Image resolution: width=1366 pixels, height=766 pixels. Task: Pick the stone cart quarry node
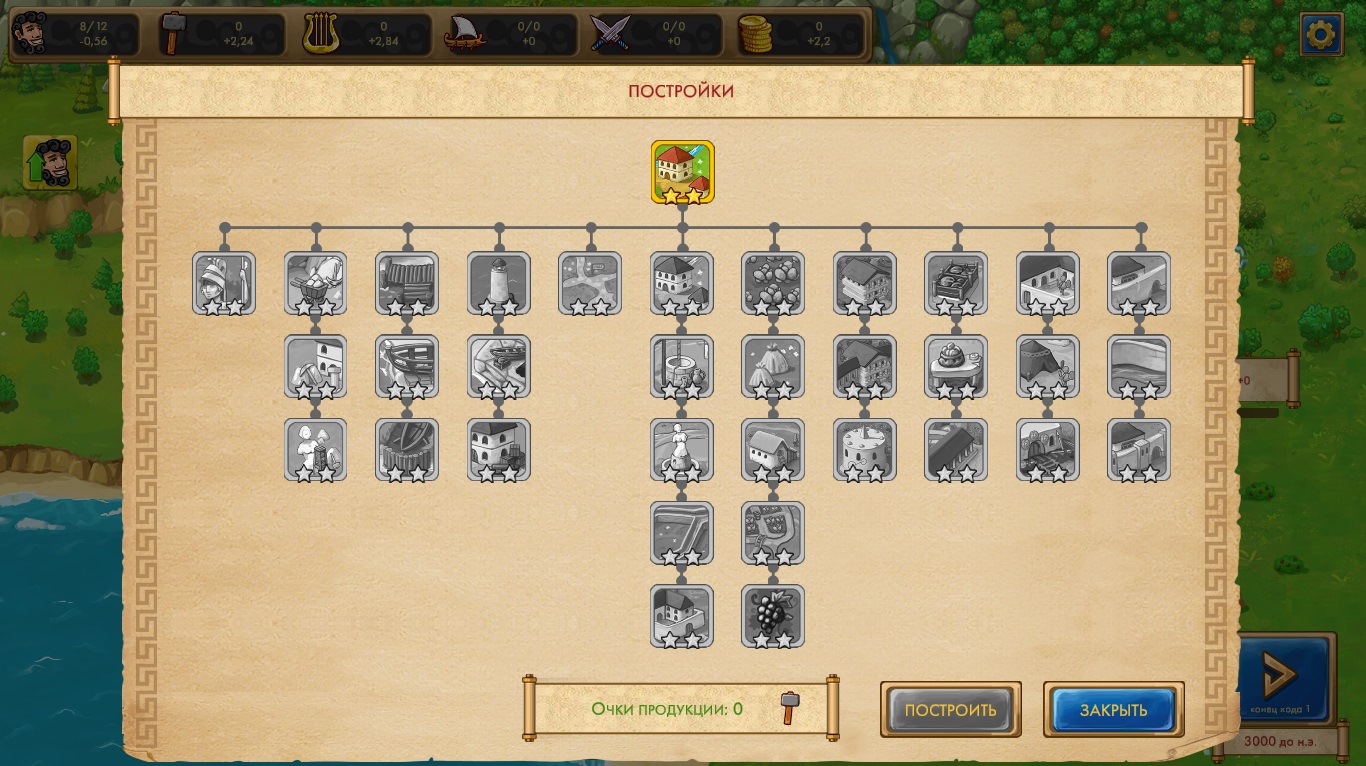coord(316,283)
